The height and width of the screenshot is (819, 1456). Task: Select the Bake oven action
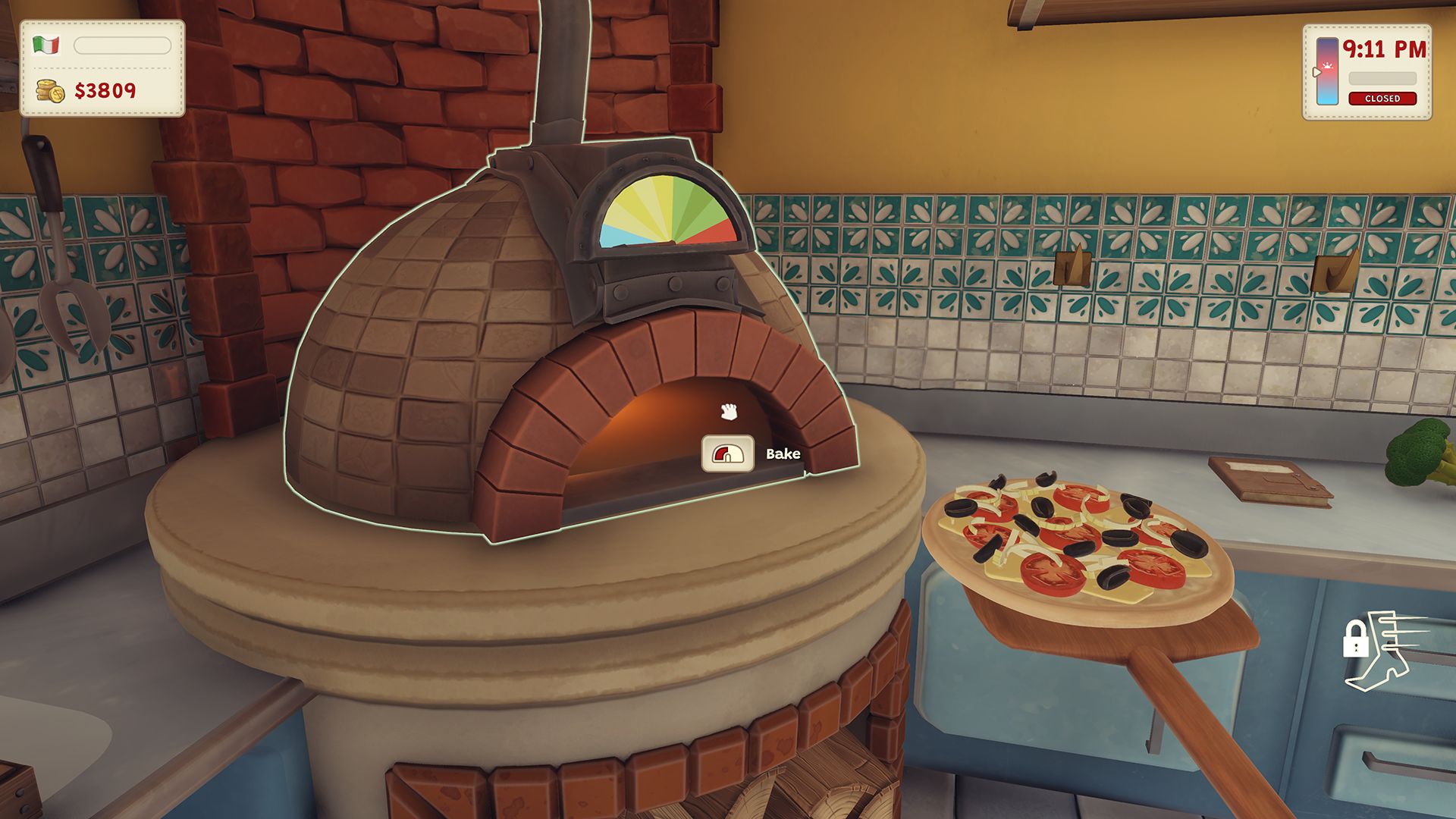(x=728, y=453)
